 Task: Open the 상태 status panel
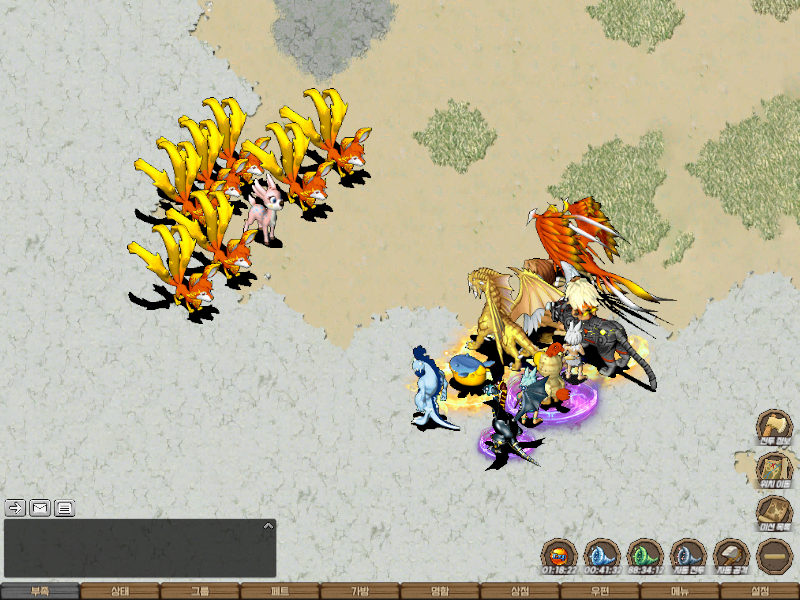click(120, 591)
